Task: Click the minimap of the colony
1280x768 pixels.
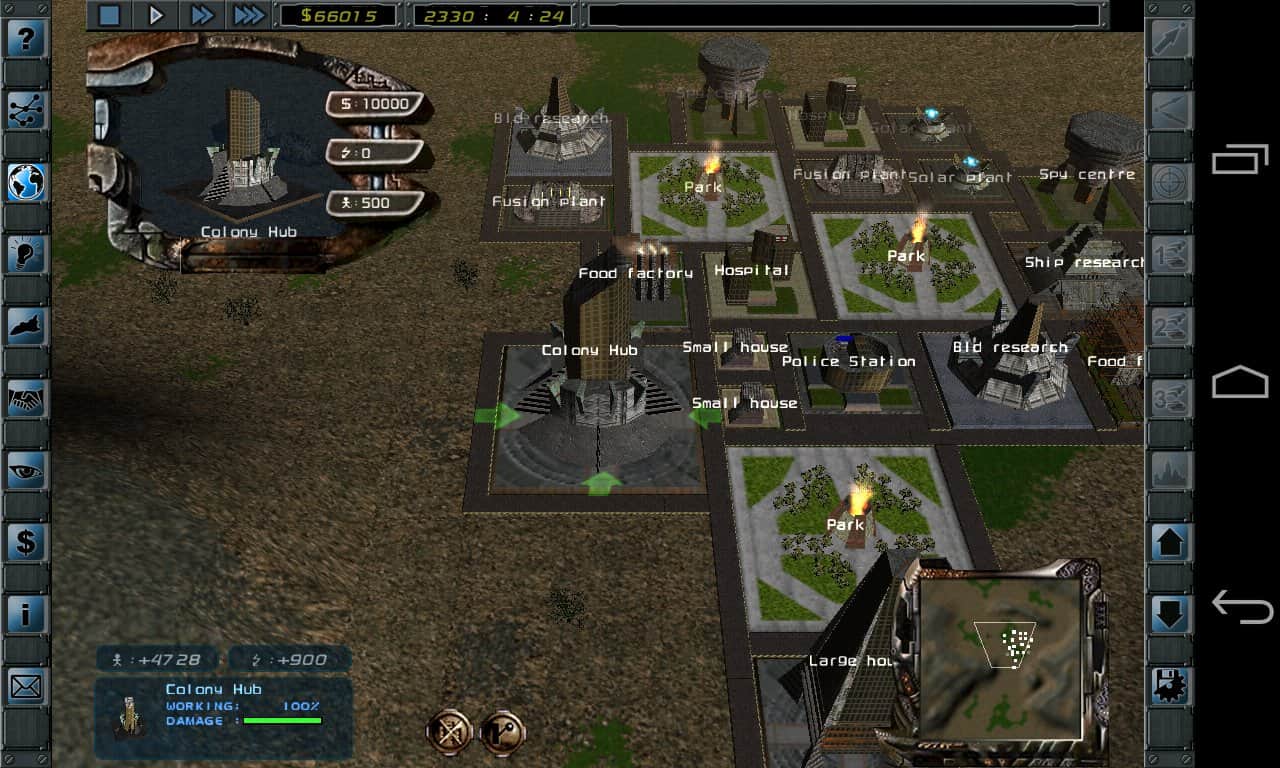Action: coord(998,653)
